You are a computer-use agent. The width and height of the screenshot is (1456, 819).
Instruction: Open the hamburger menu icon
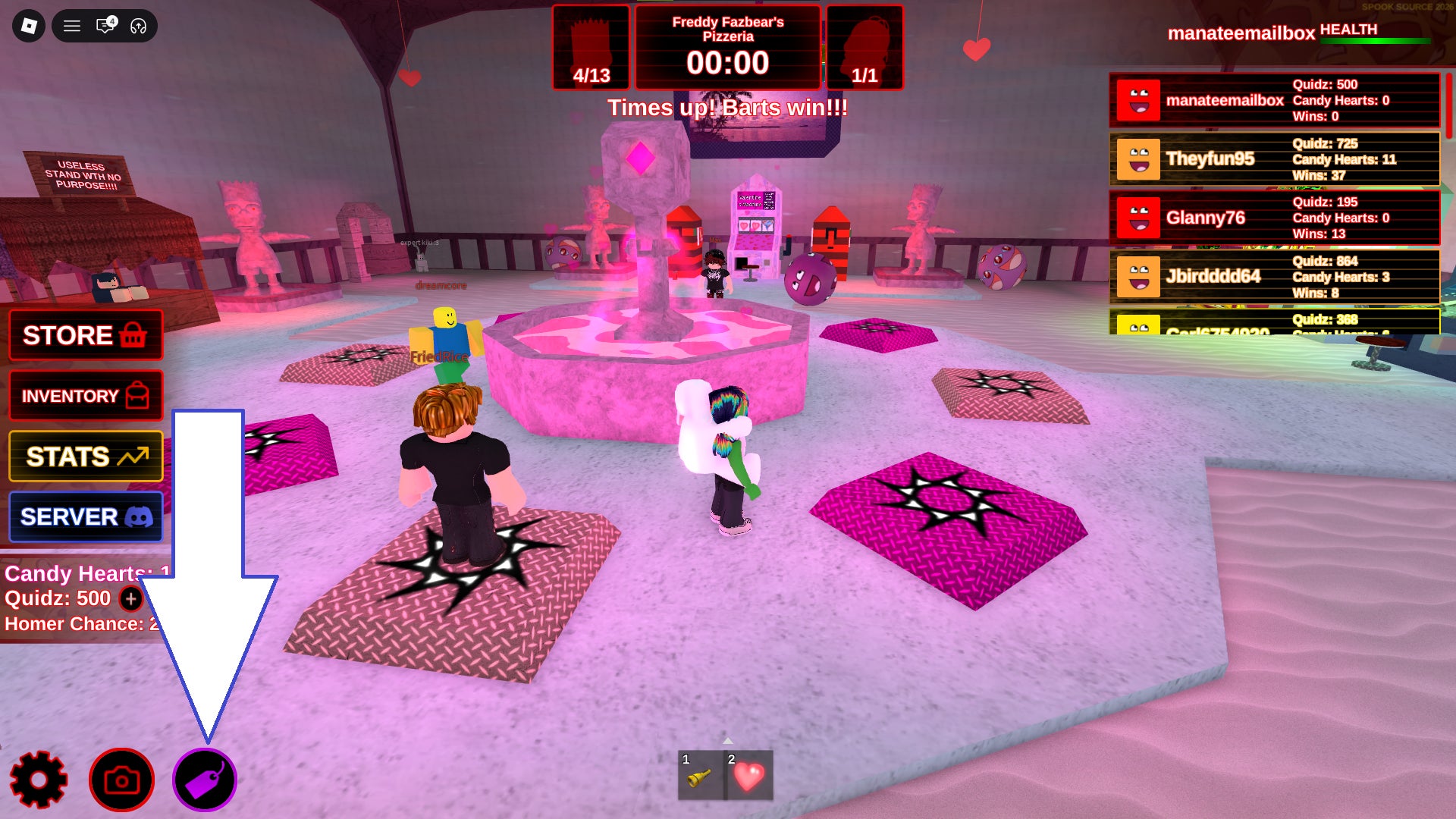72,26
